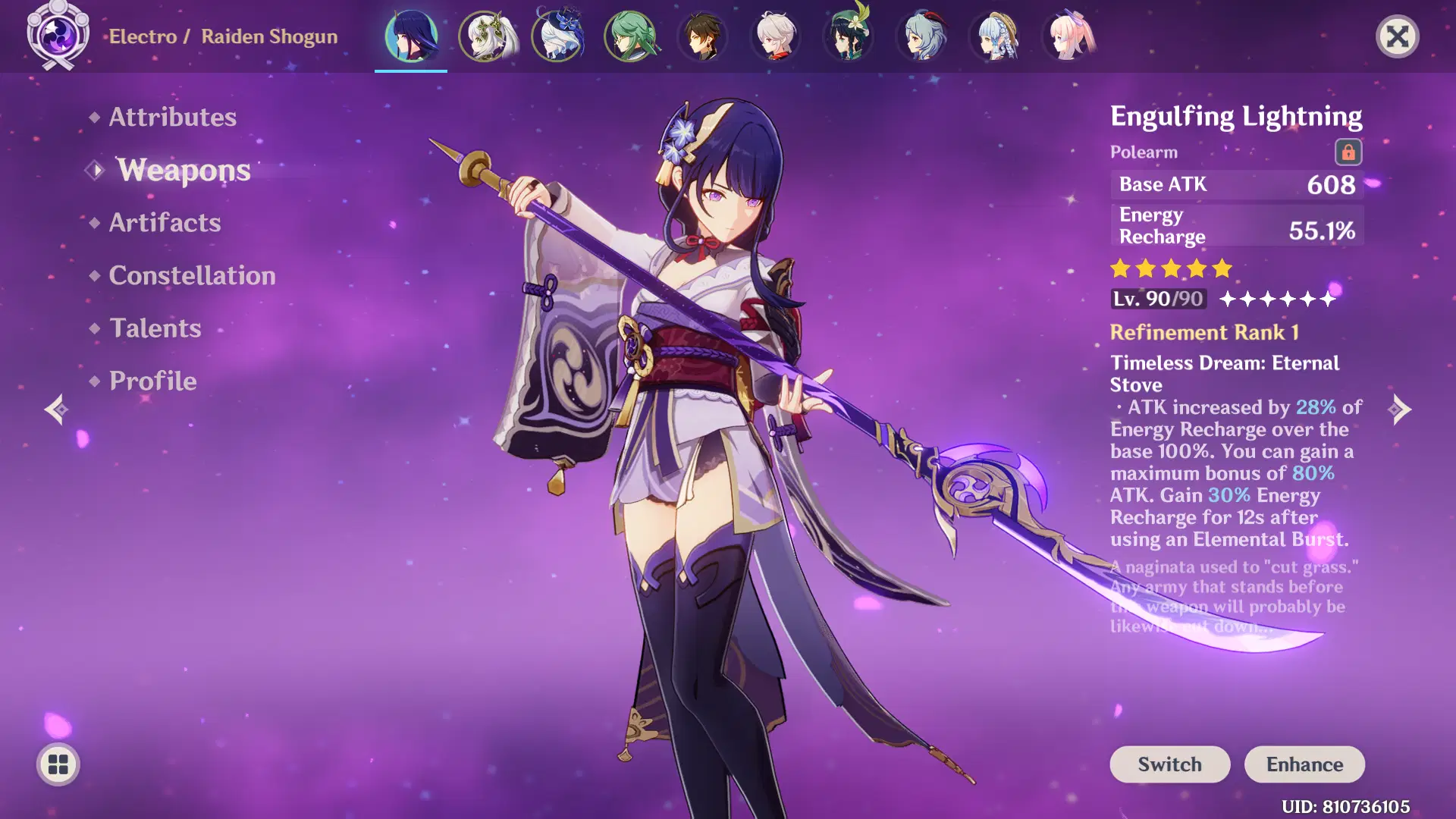Switch to green-haired Baizhu portrait

(630, 36)
